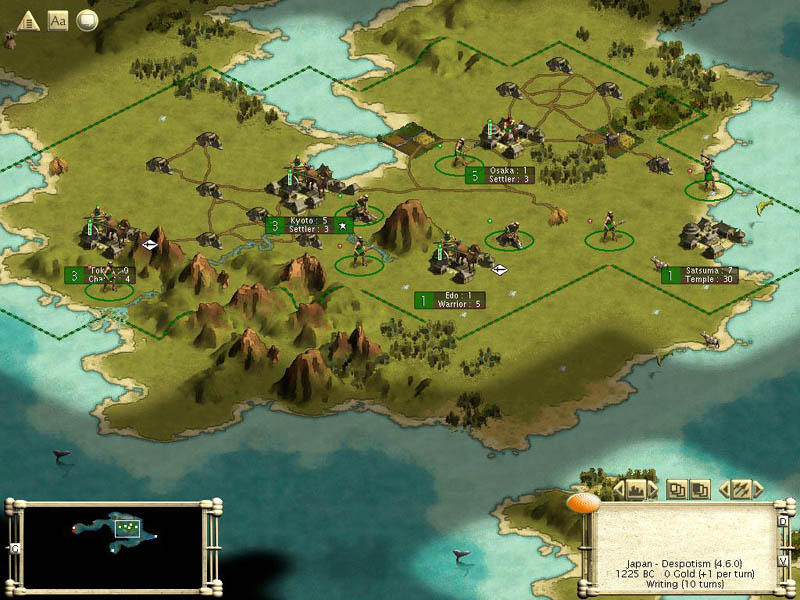800x600 pixels.
Task: Click the light overlapping squares button
Action: tap(677, 490)
